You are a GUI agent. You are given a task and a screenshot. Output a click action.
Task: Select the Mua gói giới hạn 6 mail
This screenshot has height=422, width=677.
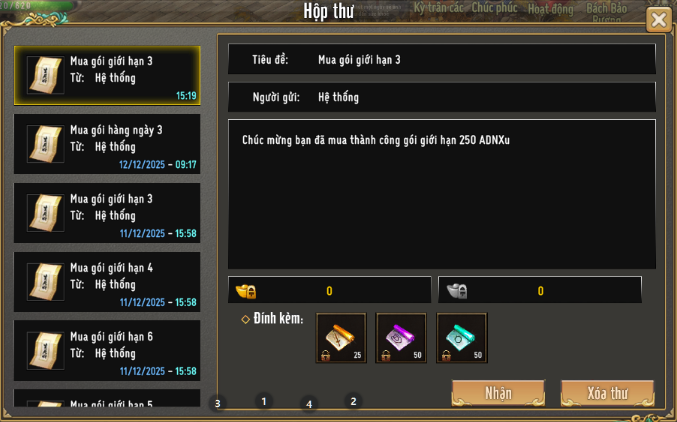[x=107, y=351]
